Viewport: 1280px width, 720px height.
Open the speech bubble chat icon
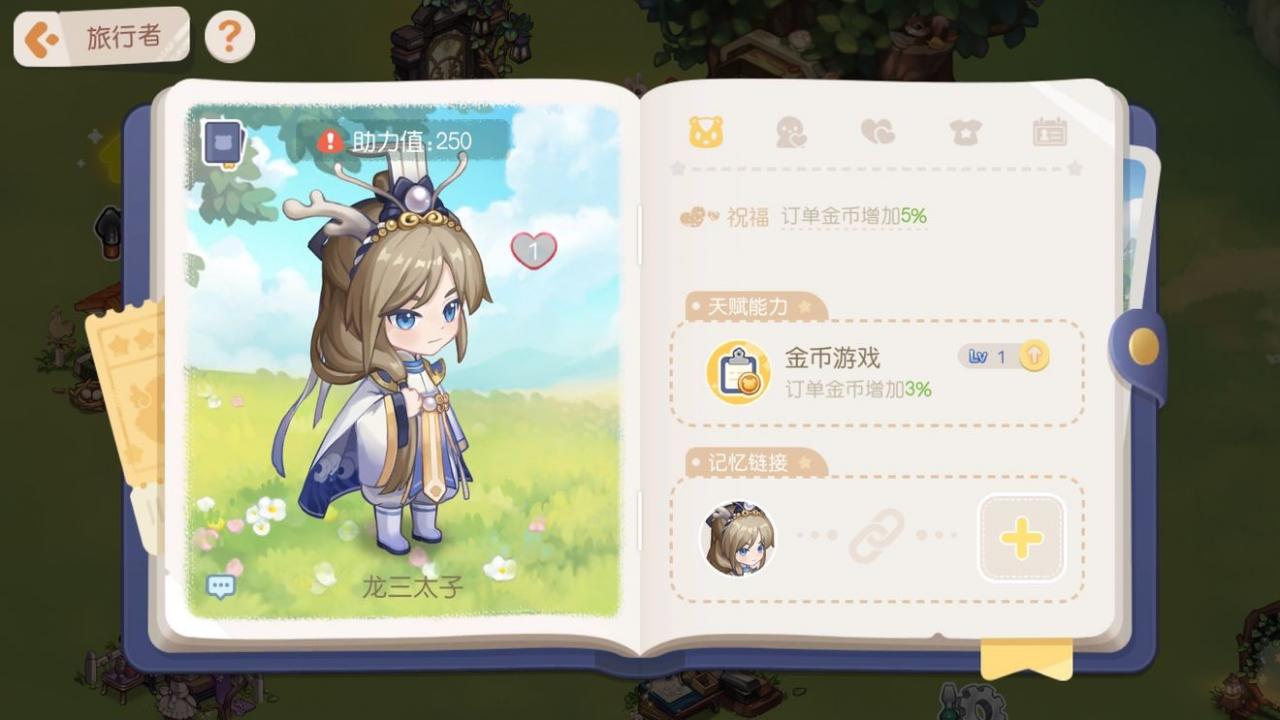coord(219,584)
